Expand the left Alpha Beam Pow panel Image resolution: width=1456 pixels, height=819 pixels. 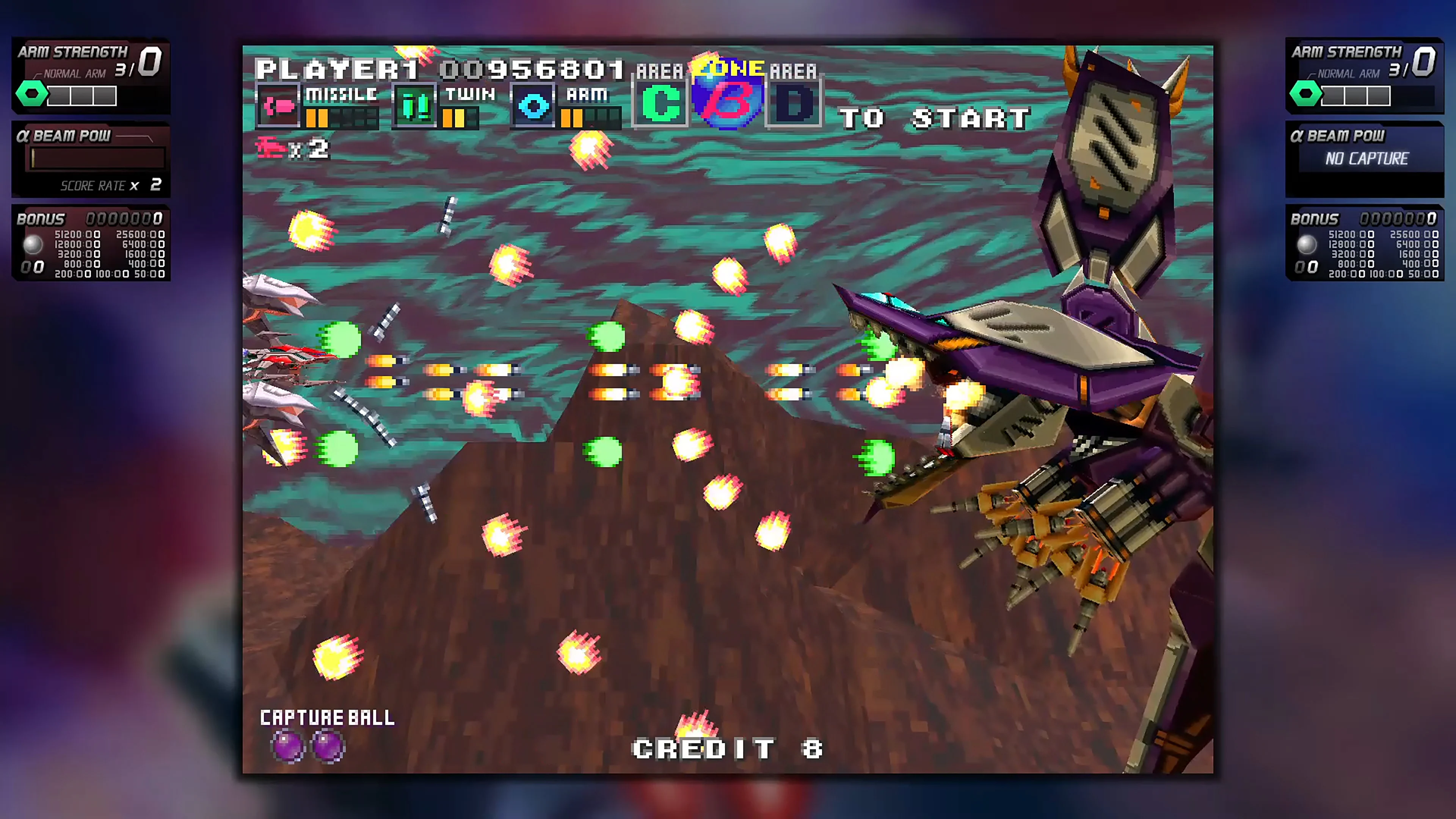pos(91,158)
